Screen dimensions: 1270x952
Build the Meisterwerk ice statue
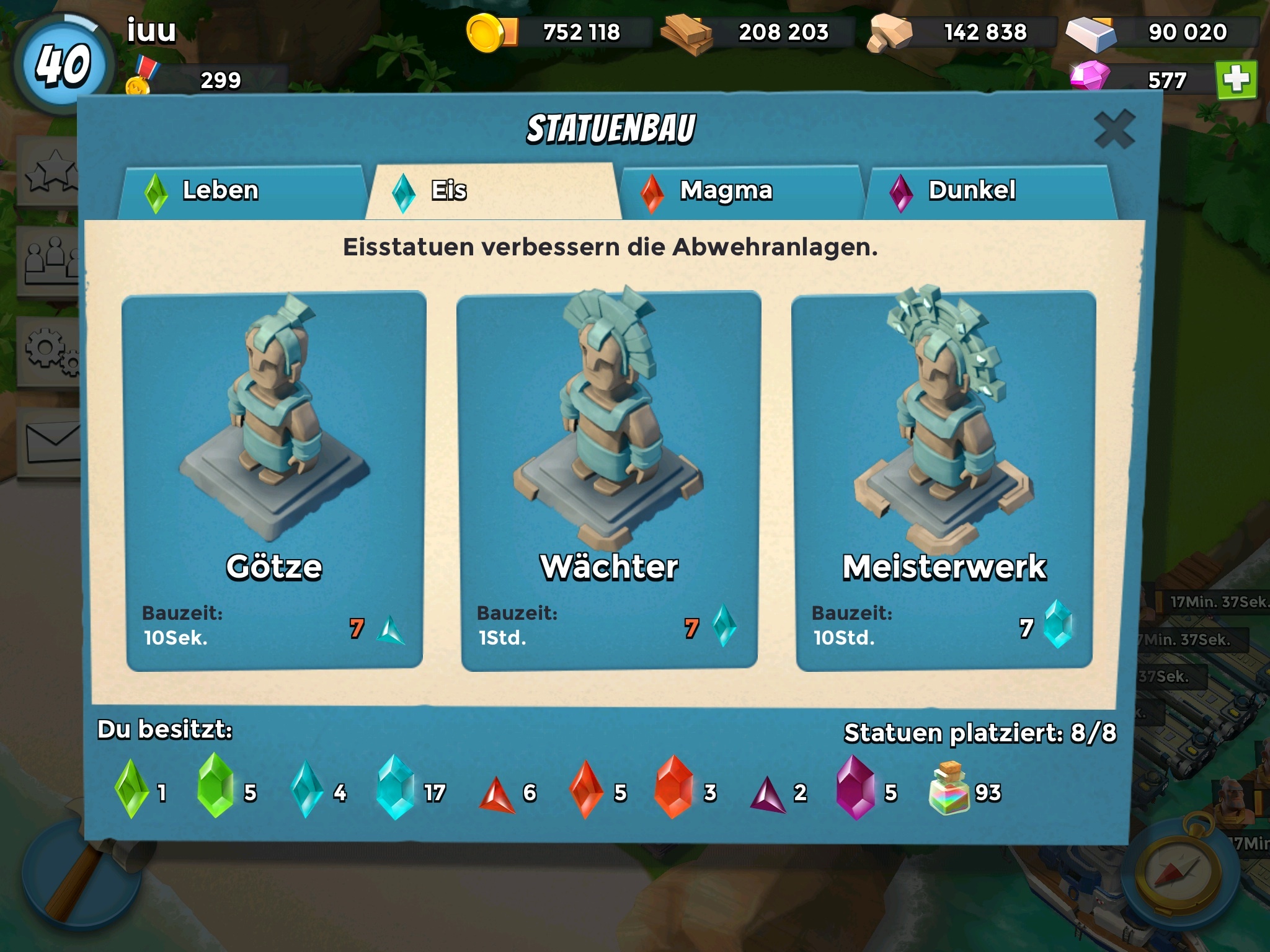[x=944, y=482]
